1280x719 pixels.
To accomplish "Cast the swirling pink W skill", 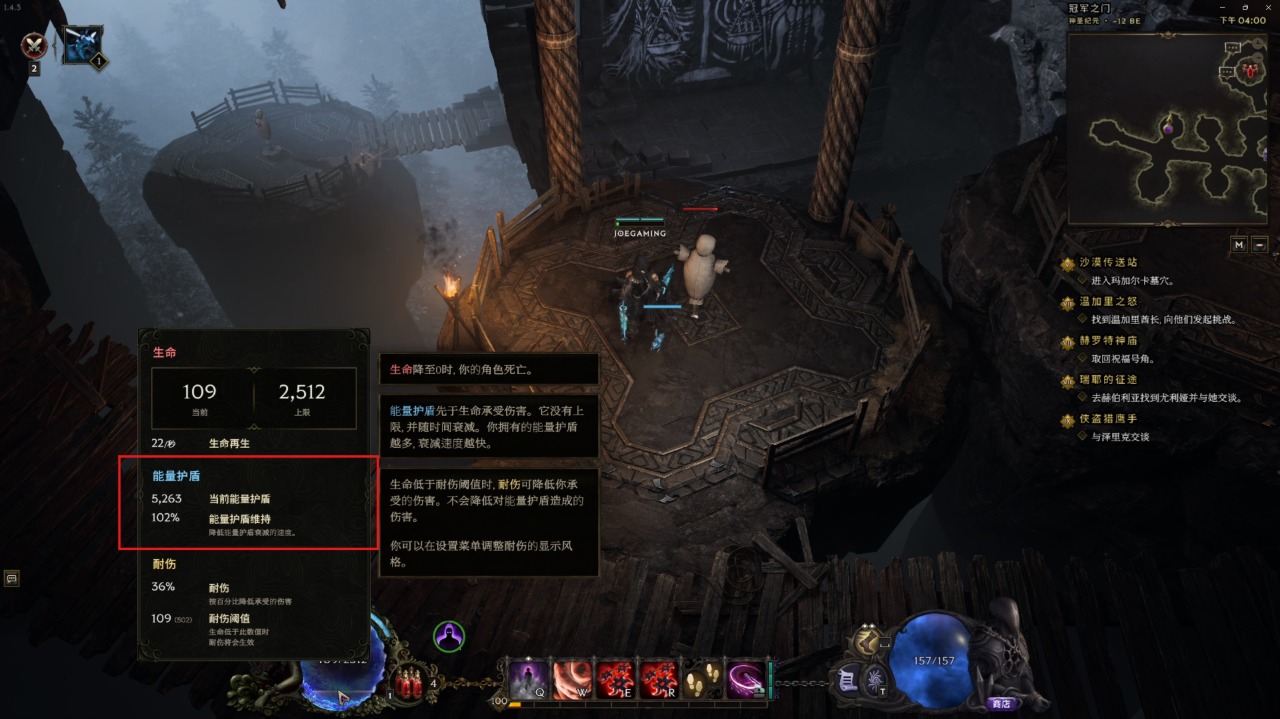I will [x=572, y=680].
